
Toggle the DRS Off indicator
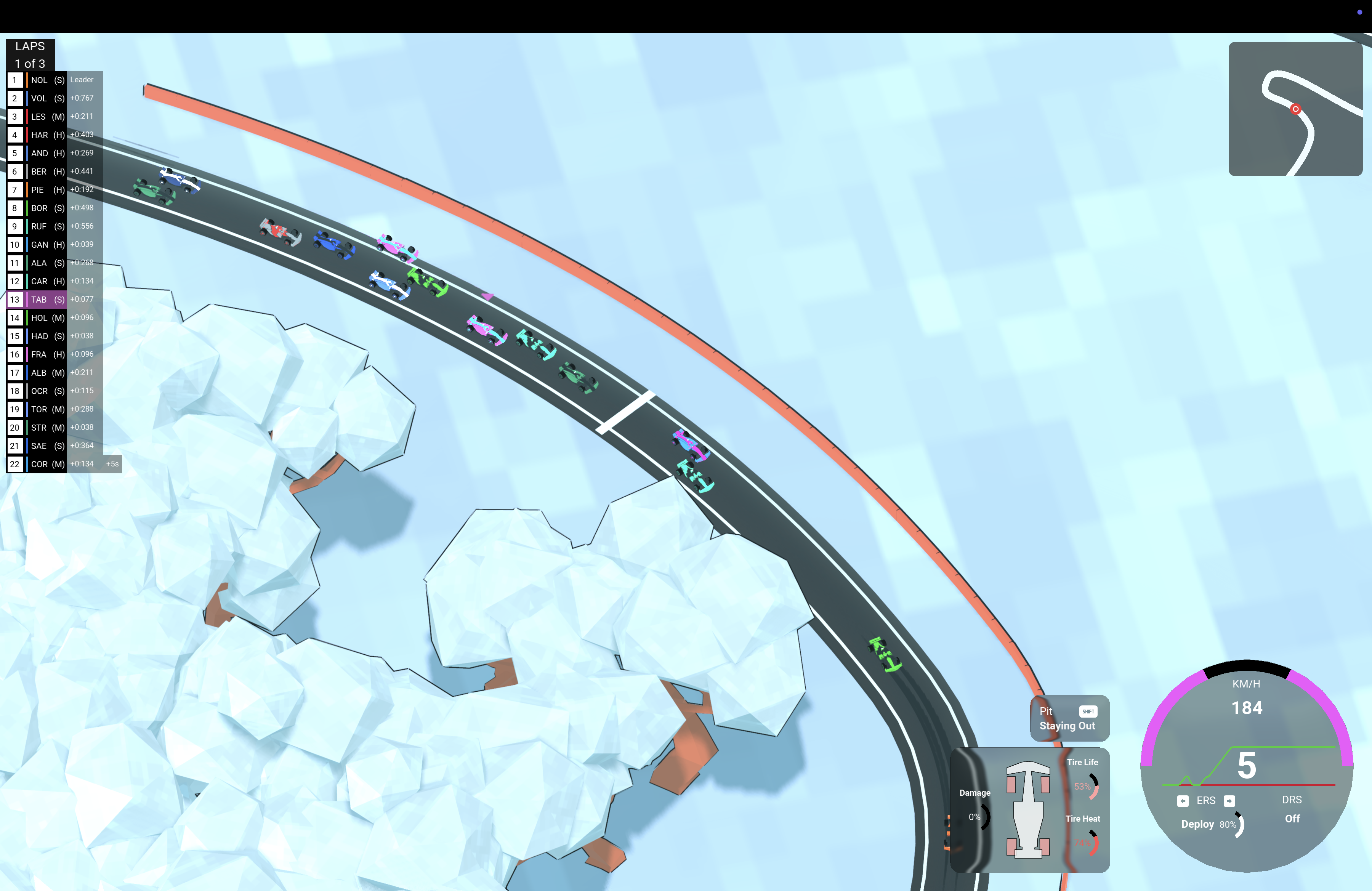(1291, 809)
